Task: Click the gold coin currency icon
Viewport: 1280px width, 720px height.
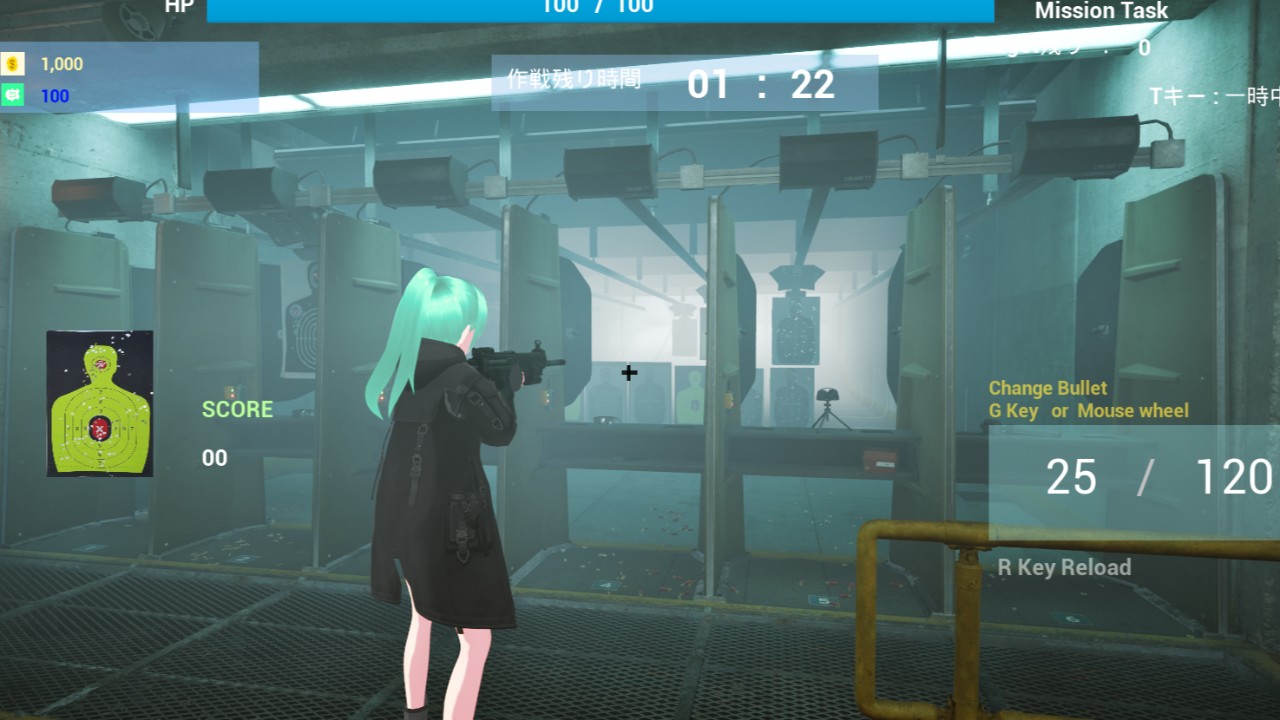Action: (x=14, y=63)
